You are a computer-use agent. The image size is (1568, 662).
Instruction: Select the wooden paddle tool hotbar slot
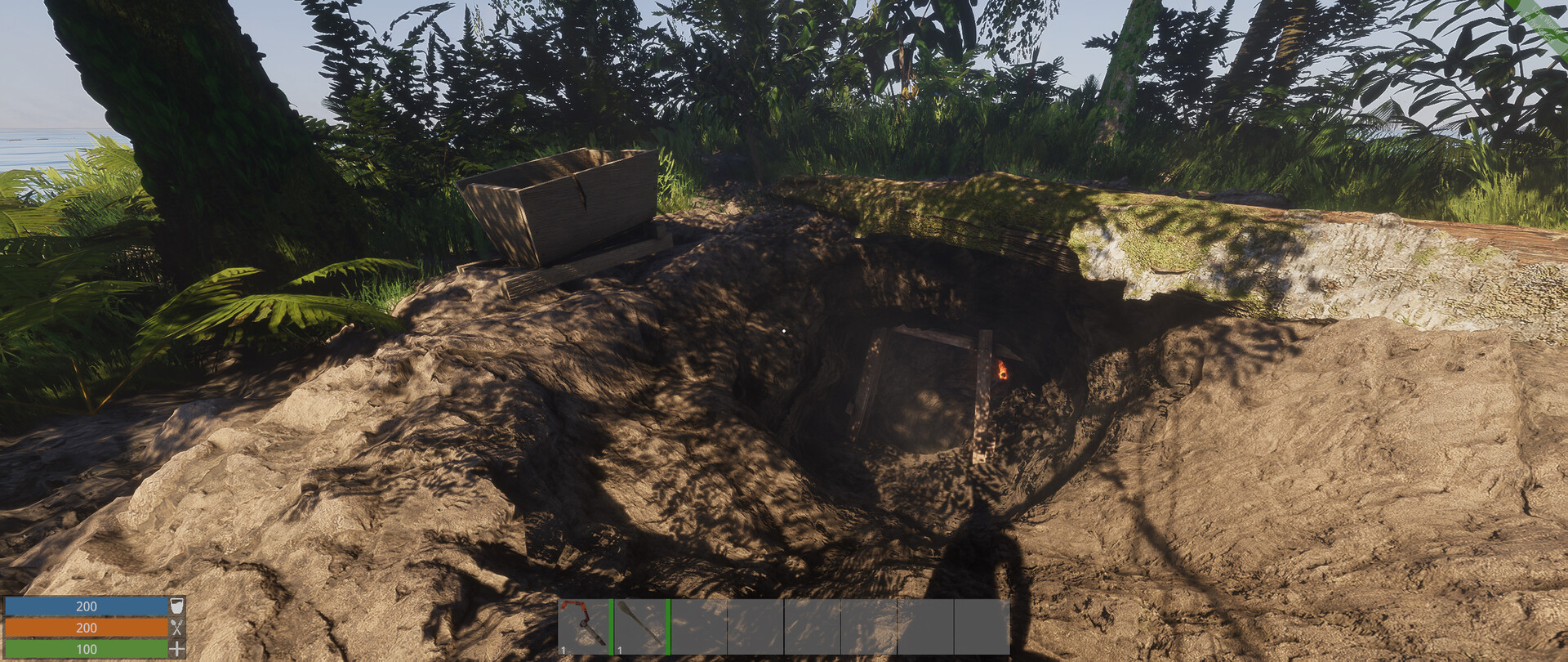(640, 627)
